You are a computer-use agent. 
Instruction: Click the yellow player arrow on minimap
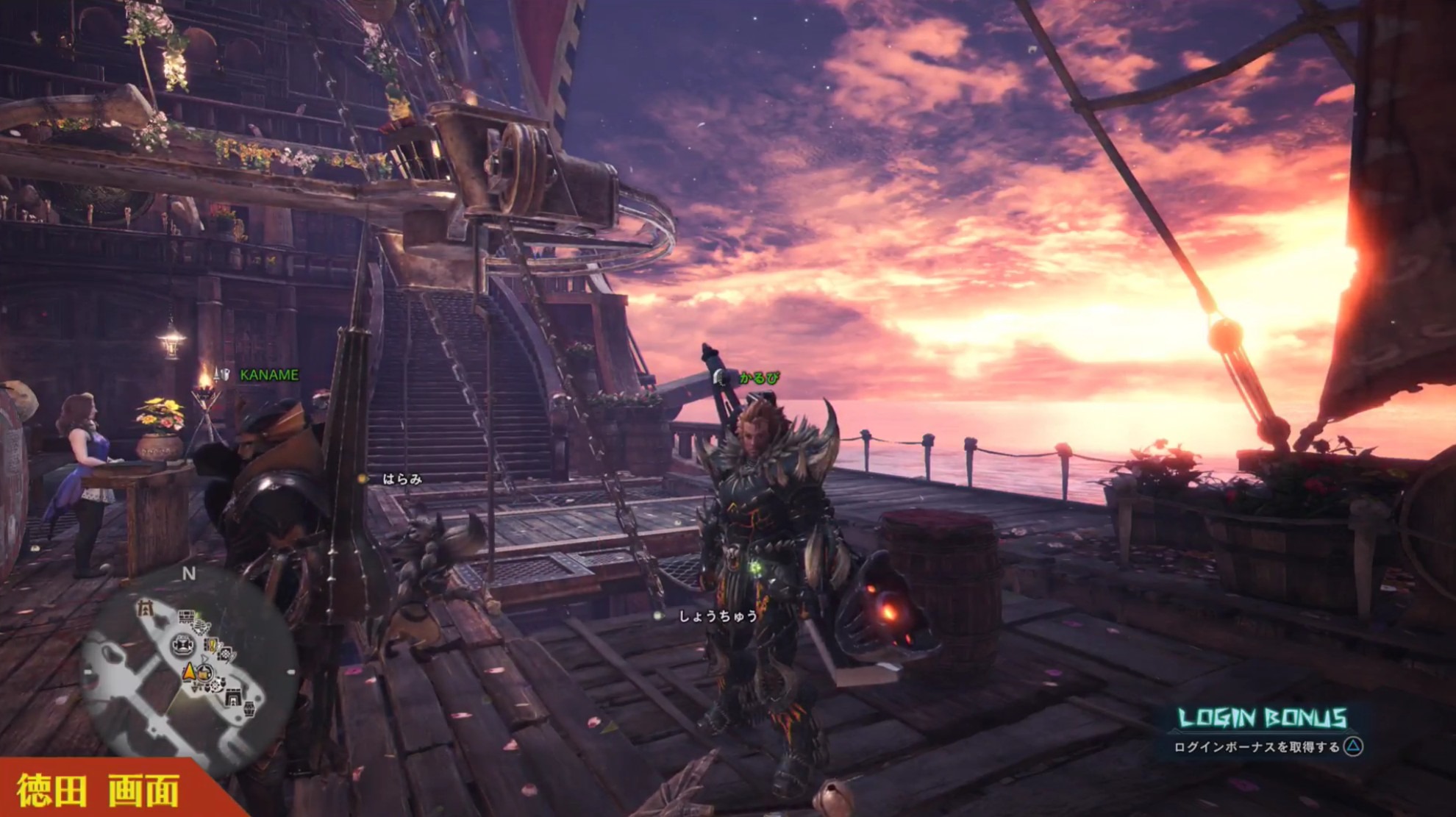(189, 671)
